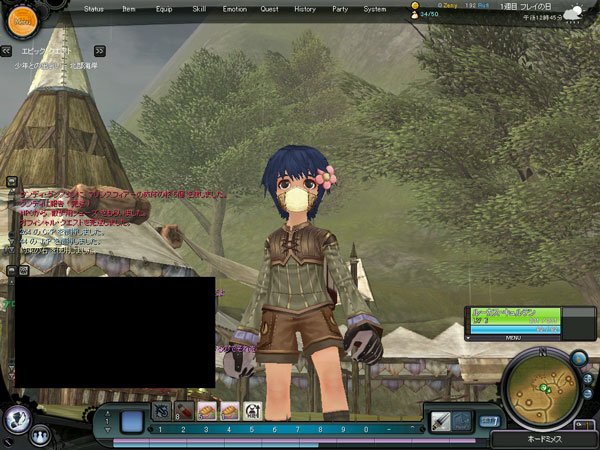The width and height of the screenshot is (600, 450).
Task: Open the Quest menu
Action: coord(269,8)
